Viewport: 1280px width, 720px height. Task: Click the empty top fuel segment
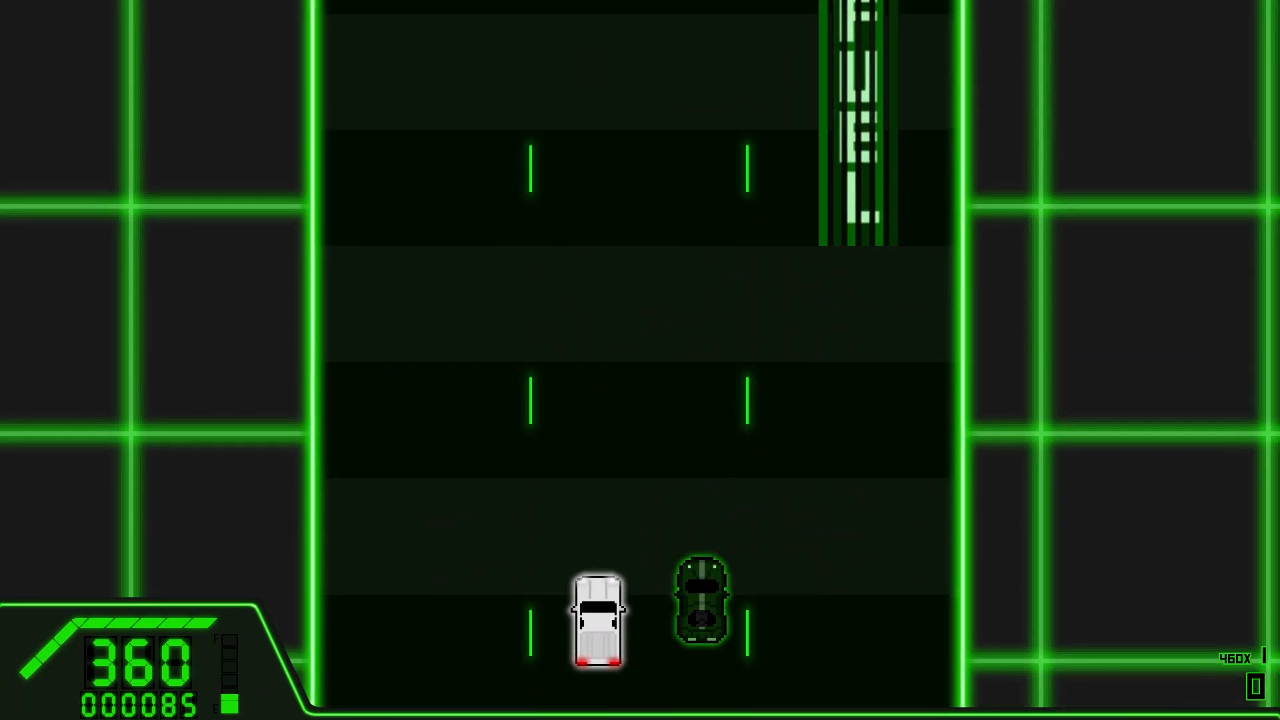click(x=230, y=641)
